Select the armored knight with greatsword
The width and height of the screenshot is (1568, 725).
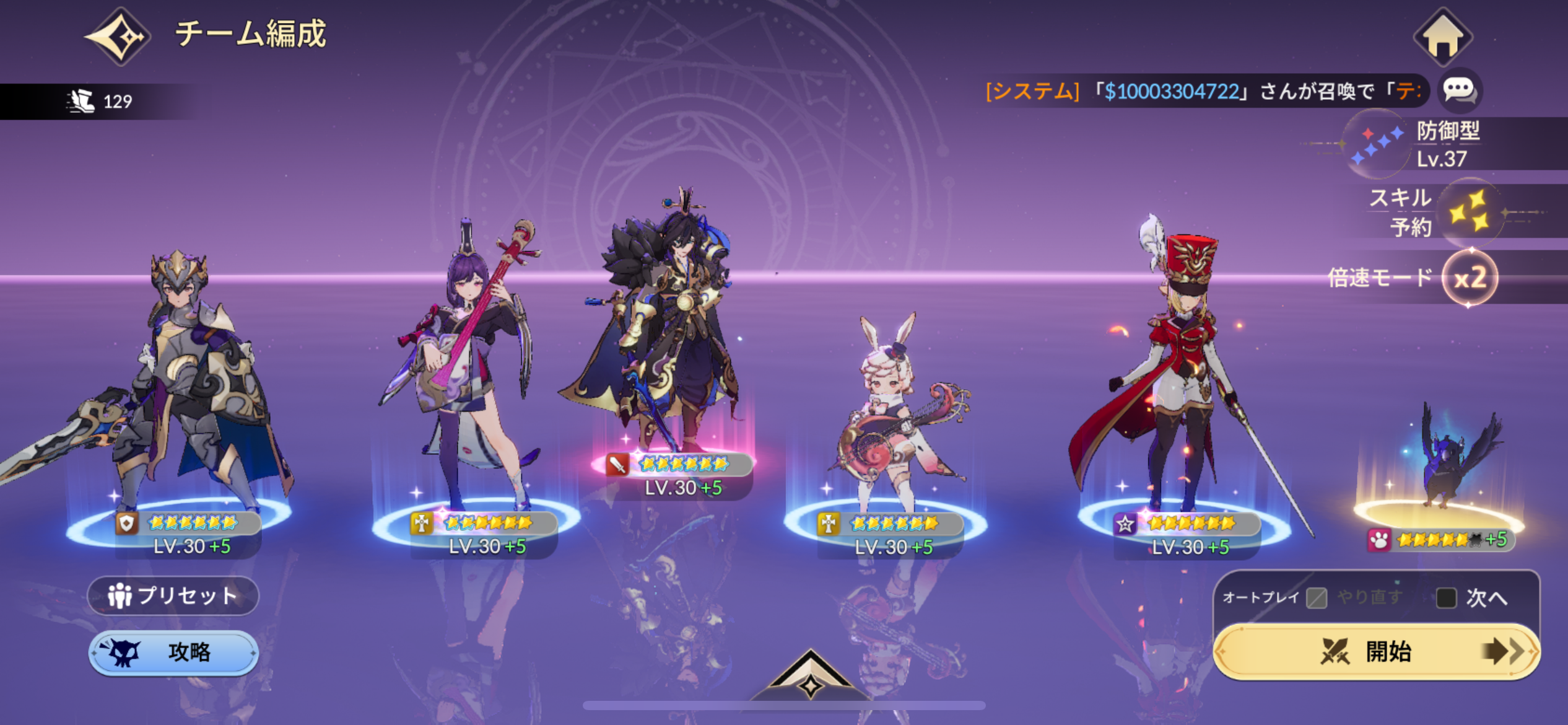tap(186, 384)
